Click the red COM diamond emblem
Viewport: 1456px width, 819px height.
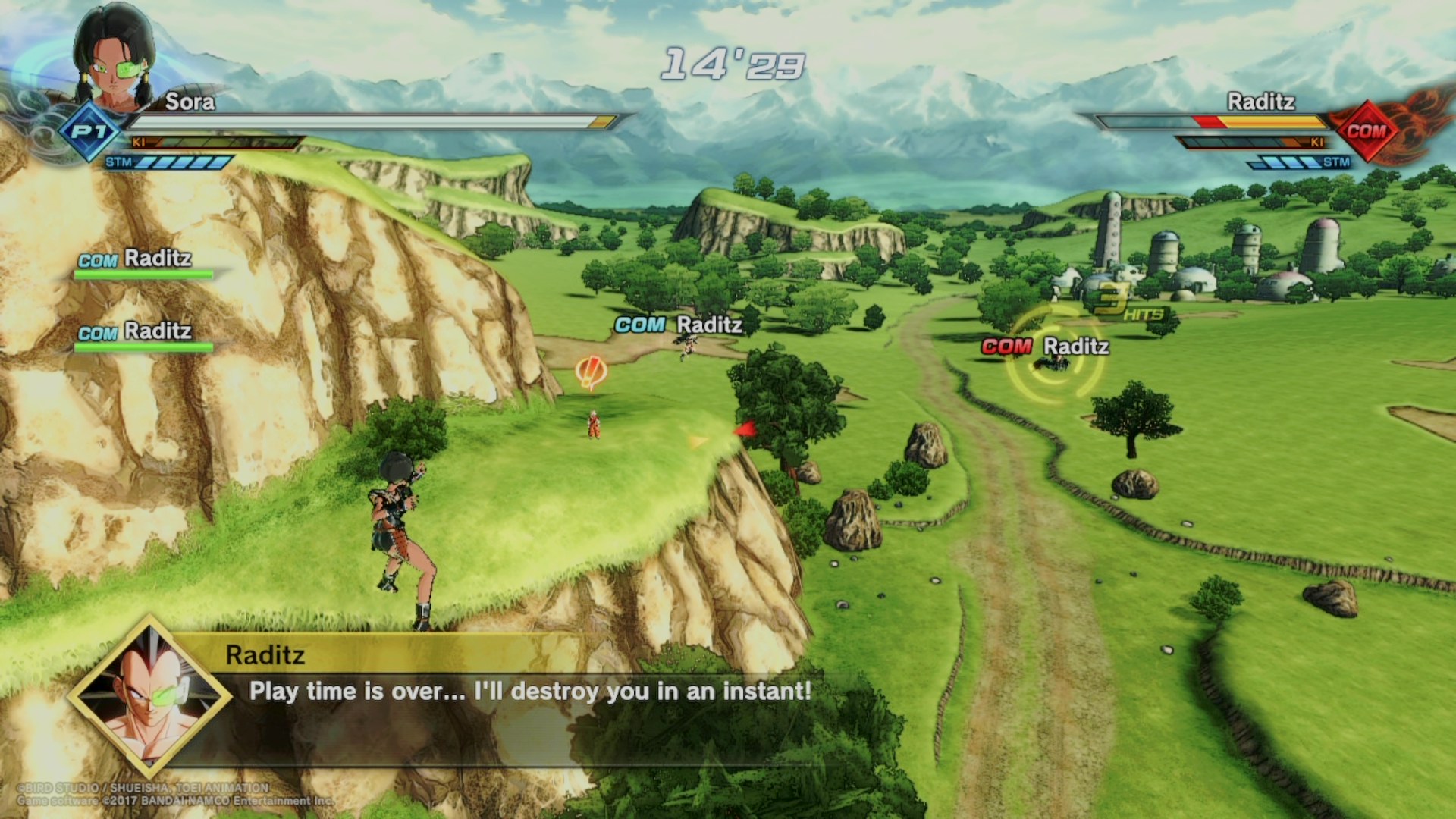(1366, 131)
